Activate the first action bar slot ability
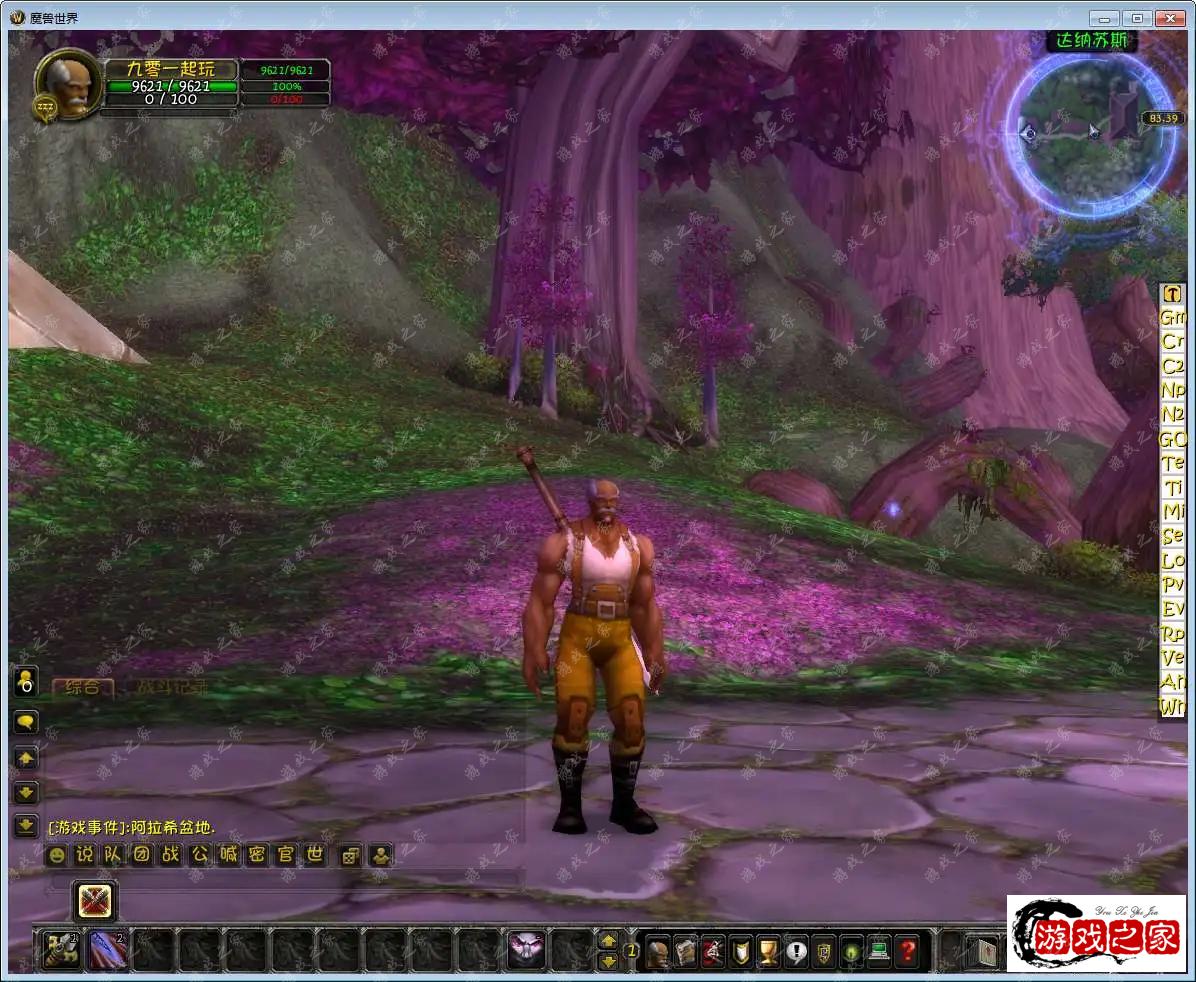The height and width of the screenshot is (982, 1196). click(60, 950)
